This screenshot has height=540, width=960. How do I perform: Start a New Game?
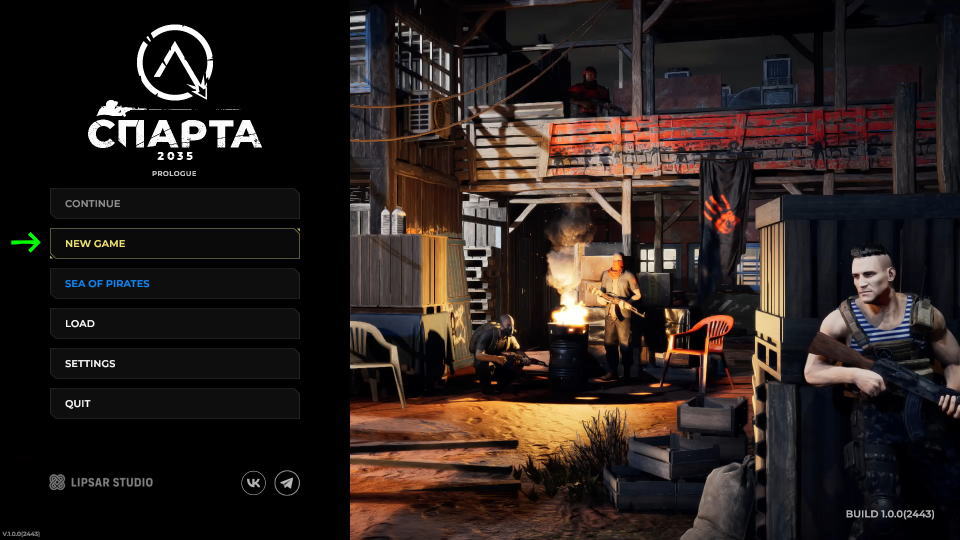coord(175,244)
